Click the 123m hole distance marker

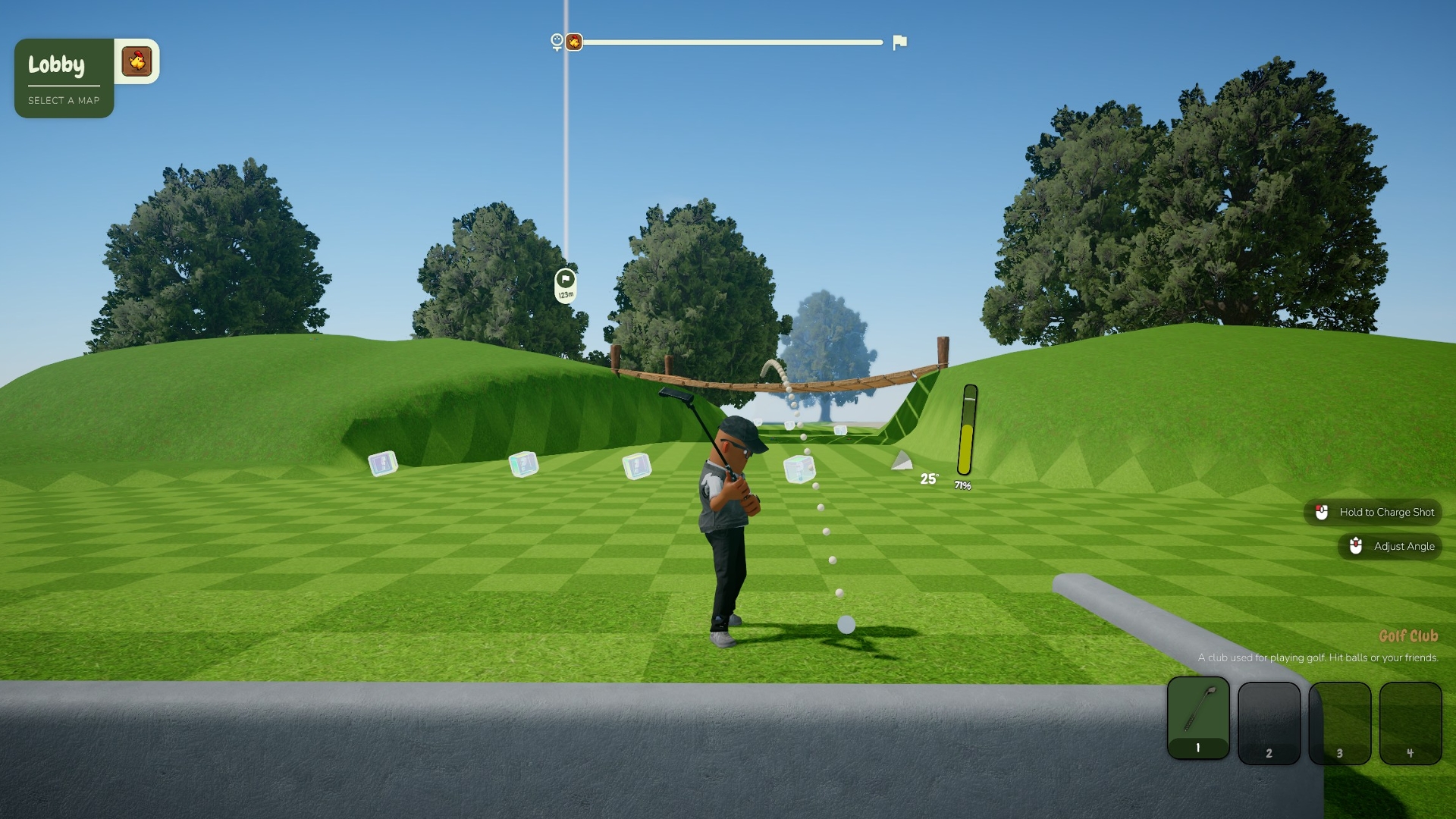coord(566,285)
